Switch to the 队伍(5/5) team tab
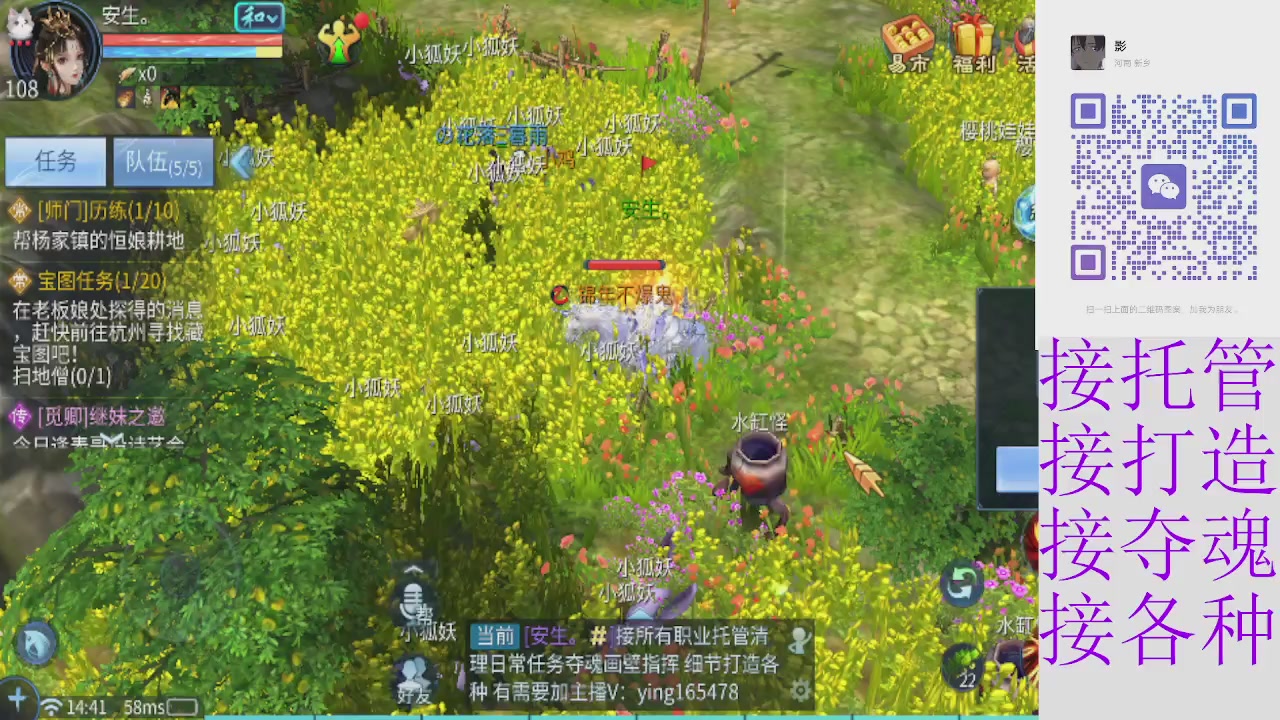Viewport: 1280px width, 720px height. pyautogui.click(x=163, y=162)
